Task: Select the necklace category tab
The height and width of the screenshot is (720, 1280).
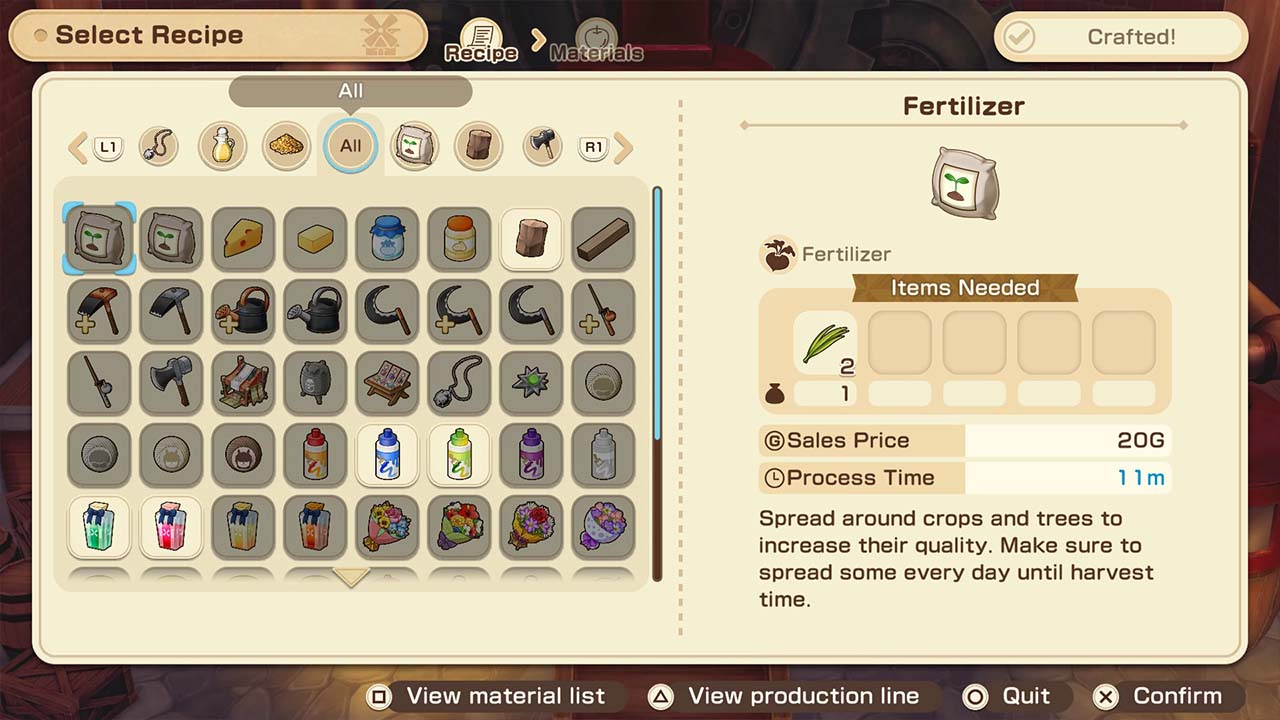Action: tap(158, 146)
